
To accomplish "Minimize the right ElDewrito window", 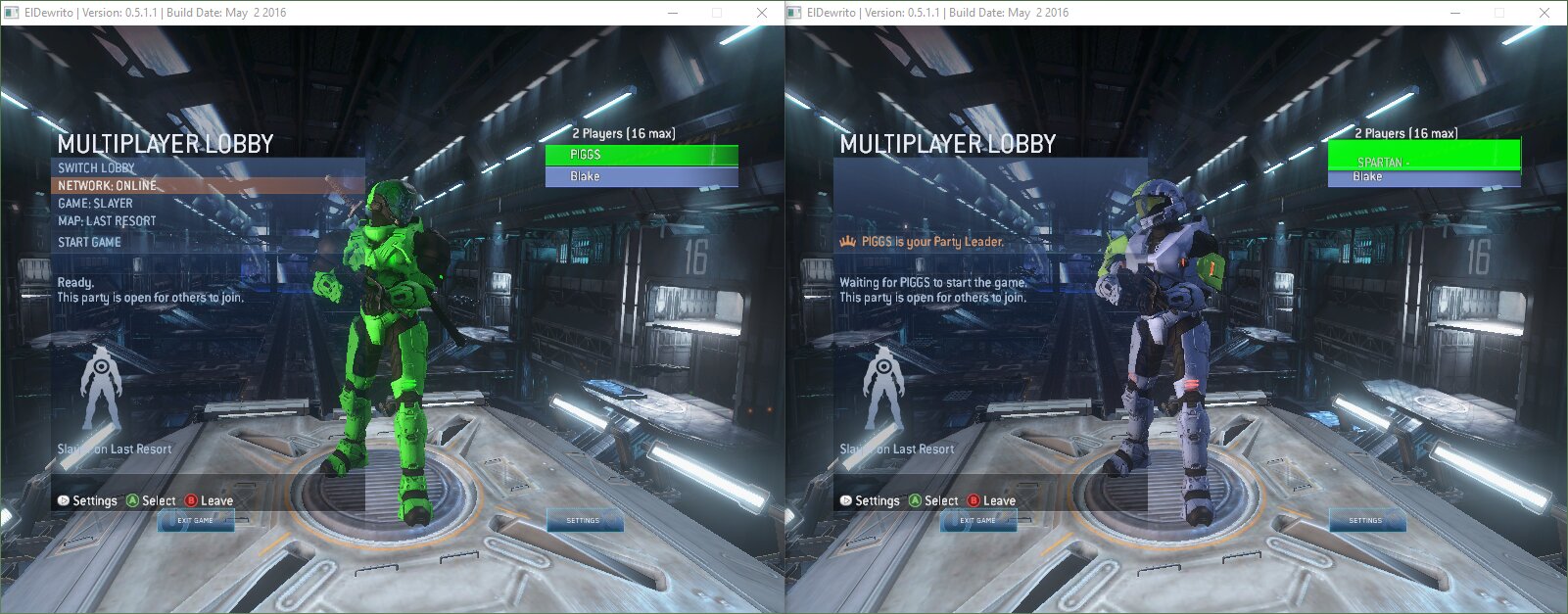I will [x=1456, y=13].
